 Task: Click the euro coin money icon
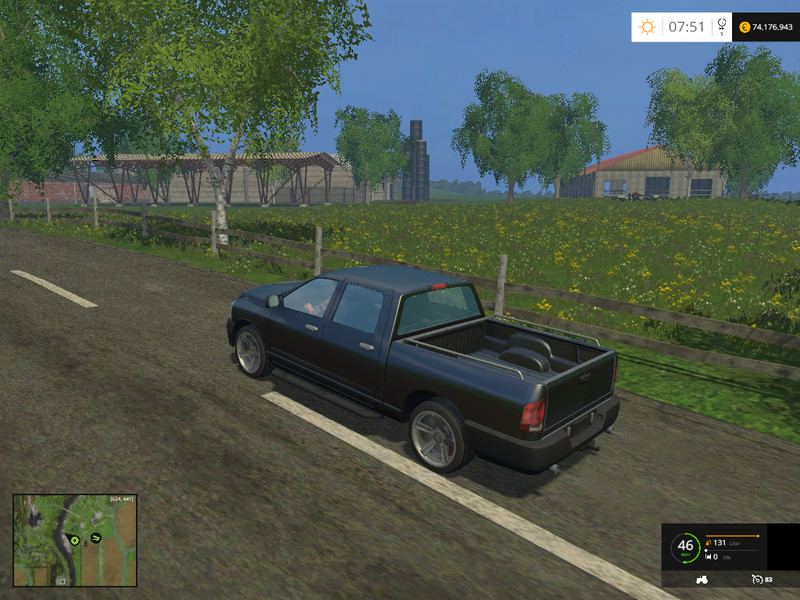(x=745, y=27)
